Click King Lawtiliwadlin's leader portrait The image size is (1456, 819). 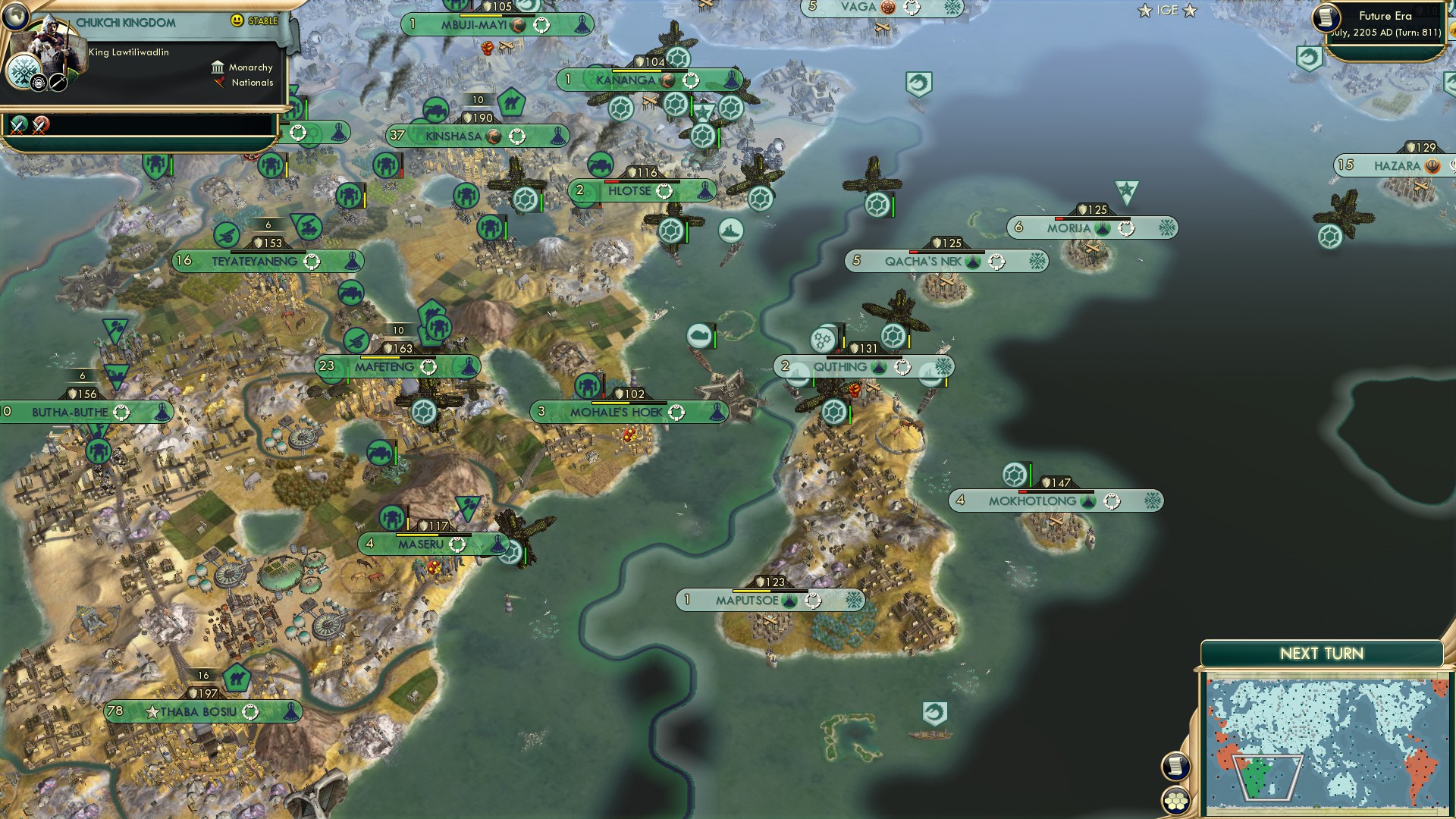tap(52, 45)
